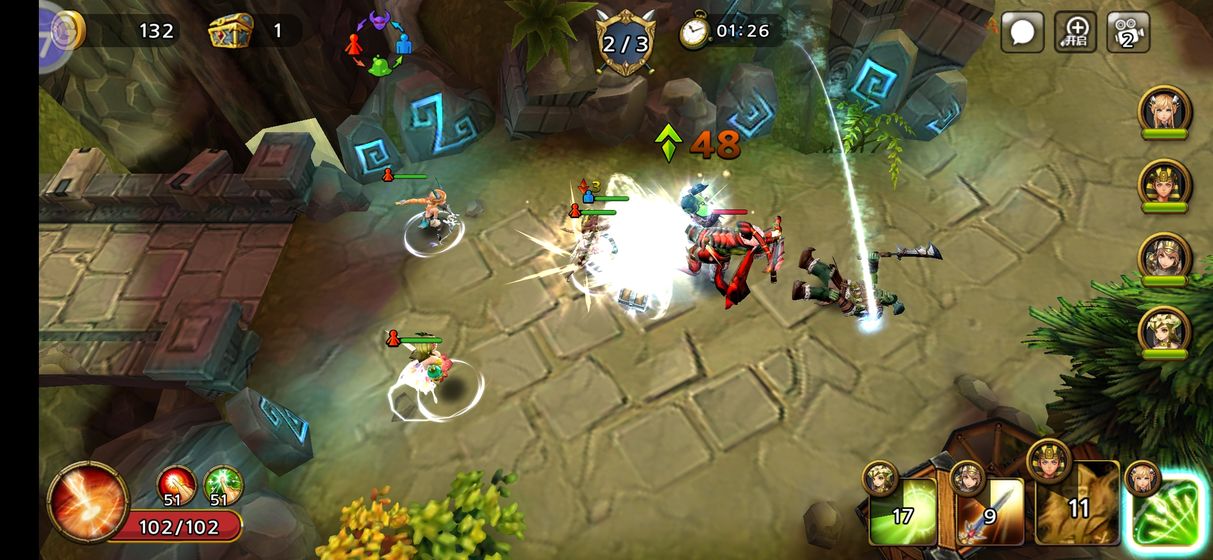Use the golden pharaoh skill showing 11
1213x560 pixels.
(1077, 507)
